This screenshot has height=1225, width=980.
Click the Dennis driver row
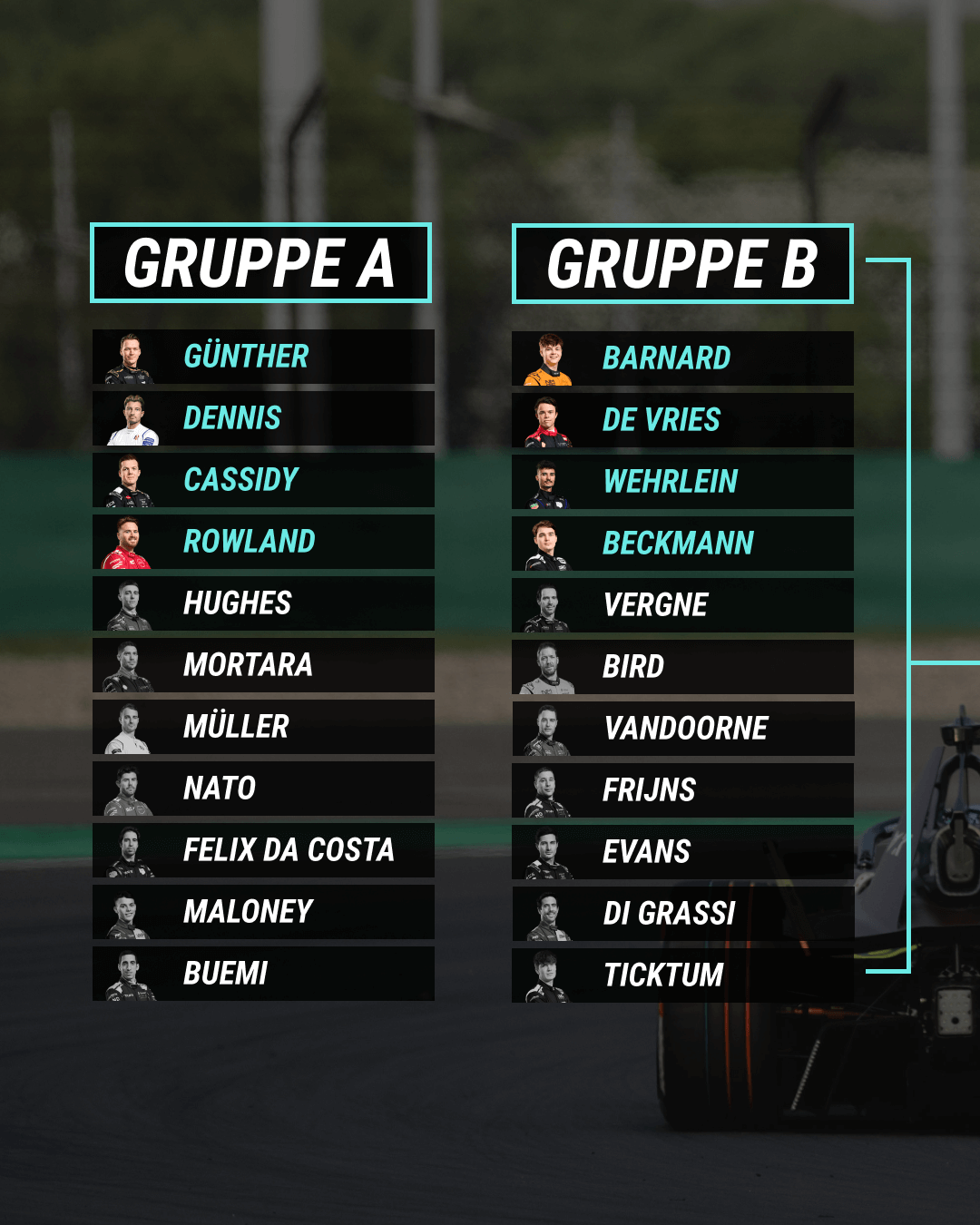coord(263,418)
